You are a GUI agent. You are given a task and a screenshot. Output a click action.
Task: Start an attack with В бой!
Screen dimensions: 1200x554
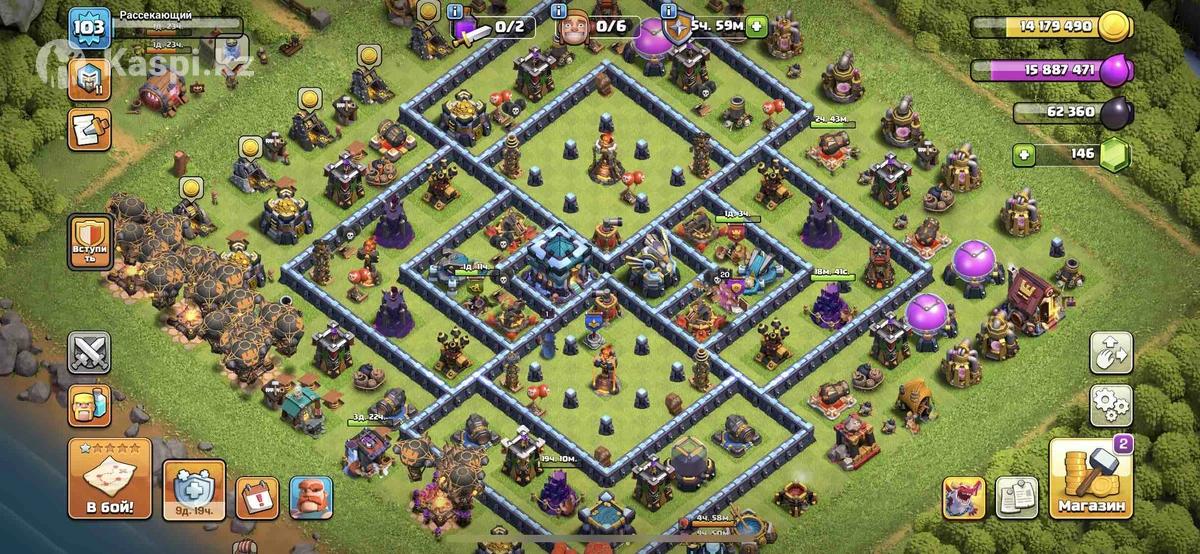110,478
